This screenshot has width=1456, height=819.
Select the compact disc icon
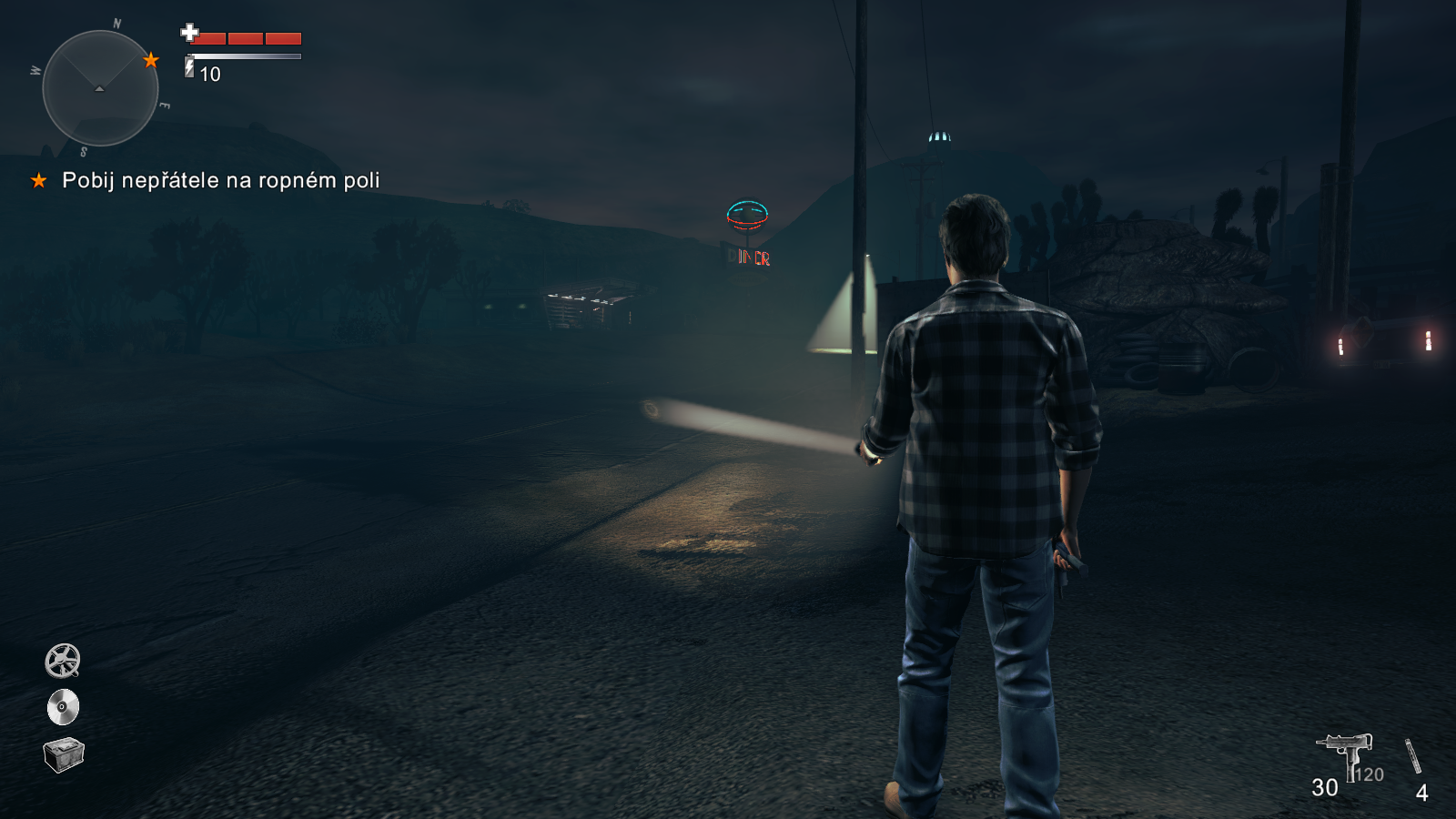click(x=63, y=707)
